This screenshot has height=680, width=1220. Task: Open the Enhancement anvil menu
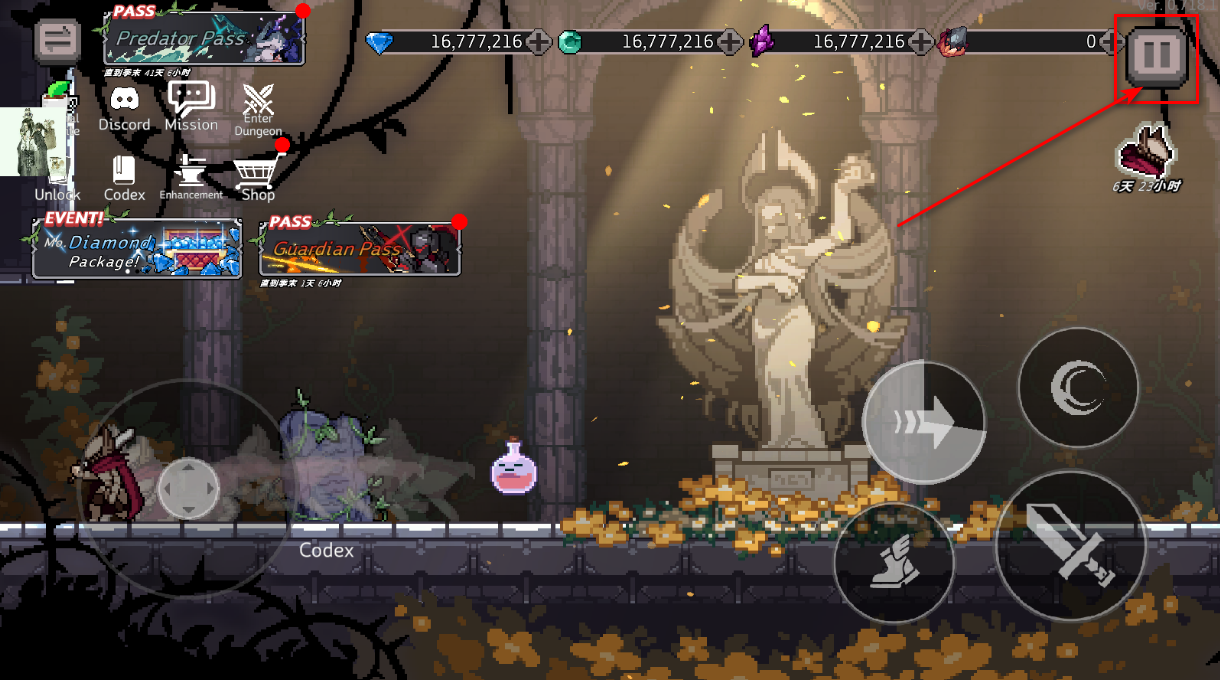tap(191, 176)
